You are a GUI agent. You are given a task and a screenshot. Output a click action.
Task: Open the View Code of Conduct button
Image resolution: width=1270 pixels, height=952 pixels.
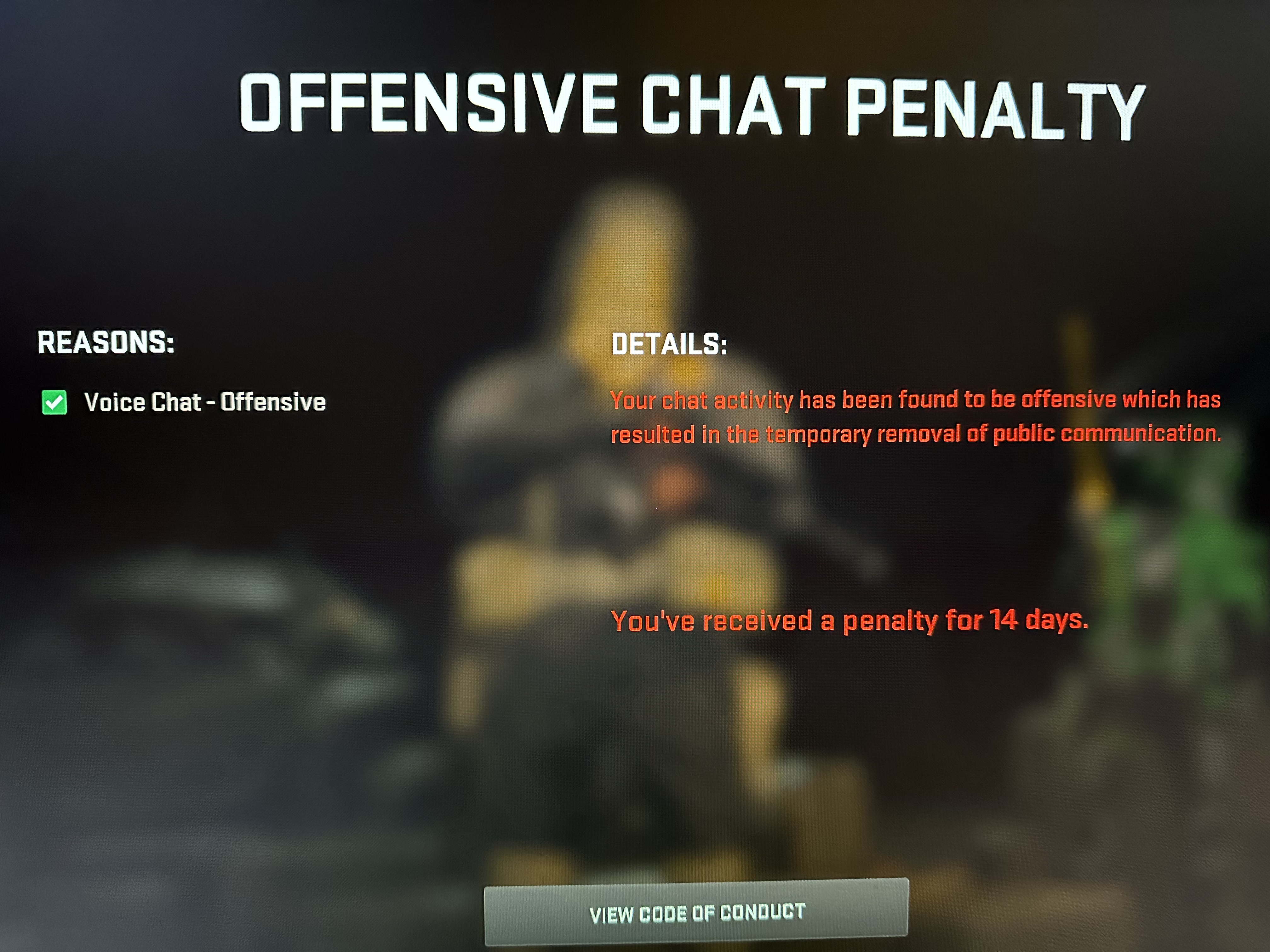pos(696,912)
